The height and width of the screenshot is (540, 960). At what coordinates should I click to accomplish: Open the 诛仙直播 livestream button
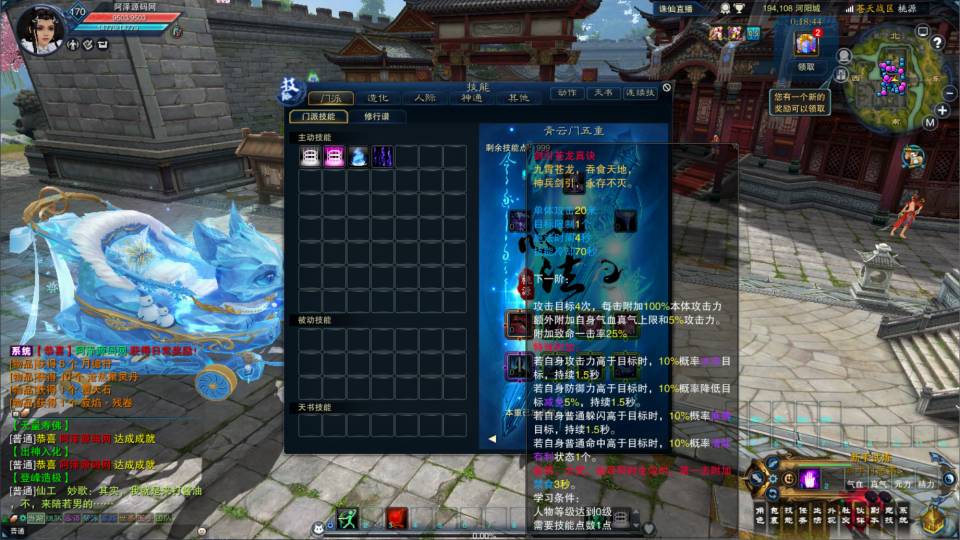coord(674,8)
